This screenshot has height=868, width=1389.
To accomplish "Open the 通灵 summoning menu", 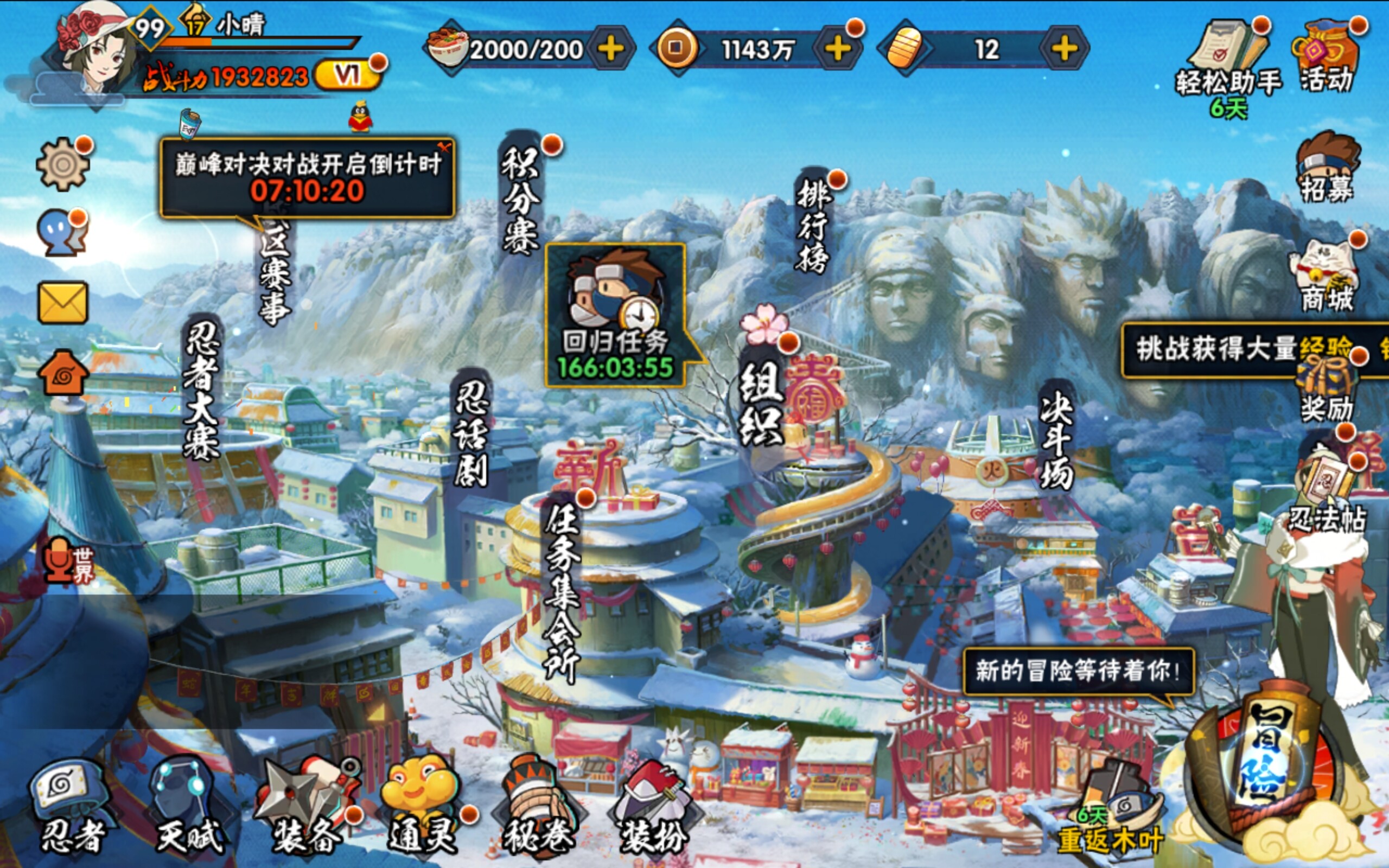I will (x=422, y=807).
